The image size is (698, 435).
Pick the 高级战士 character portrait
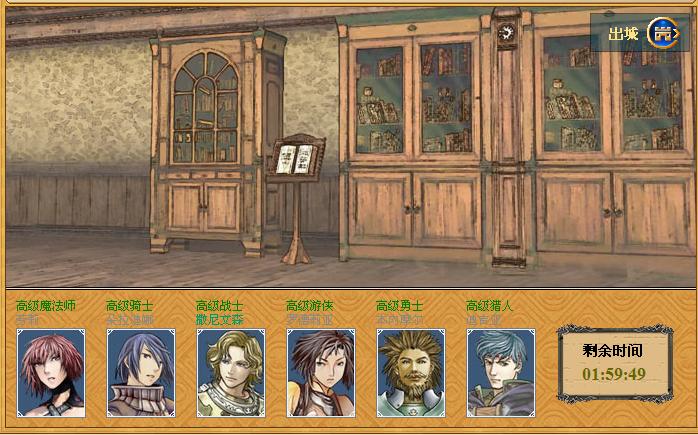click(x=231, y=372)
